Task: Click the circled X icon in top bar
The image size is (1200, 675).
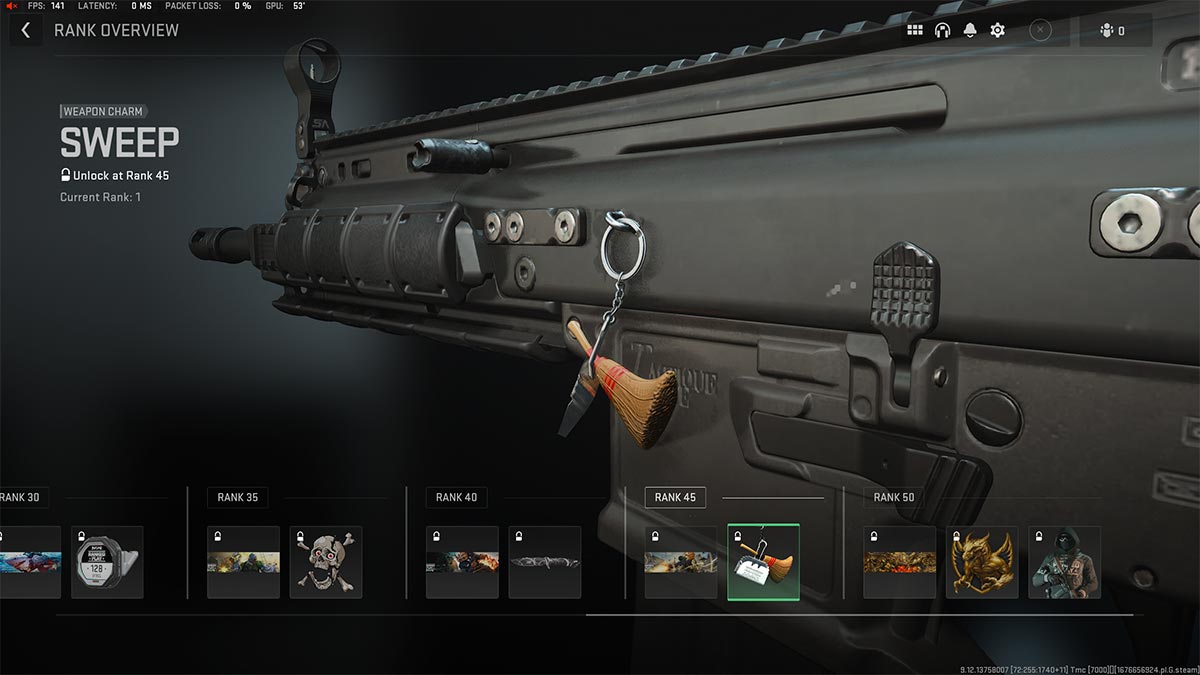Action: tap(1040, 30)
